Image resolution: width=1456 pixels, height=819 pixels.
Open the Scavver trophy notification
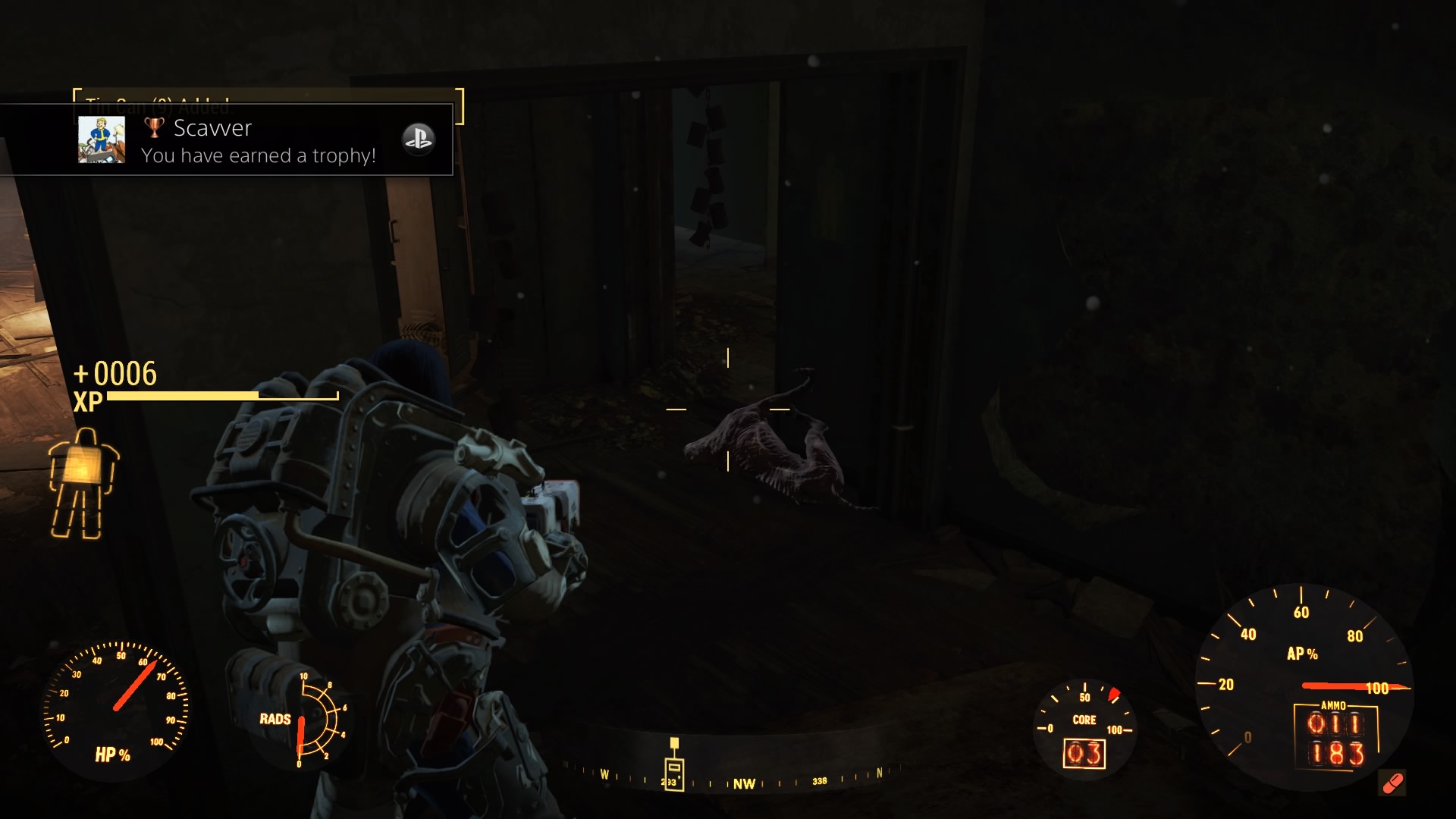click(x=258, y=141)
